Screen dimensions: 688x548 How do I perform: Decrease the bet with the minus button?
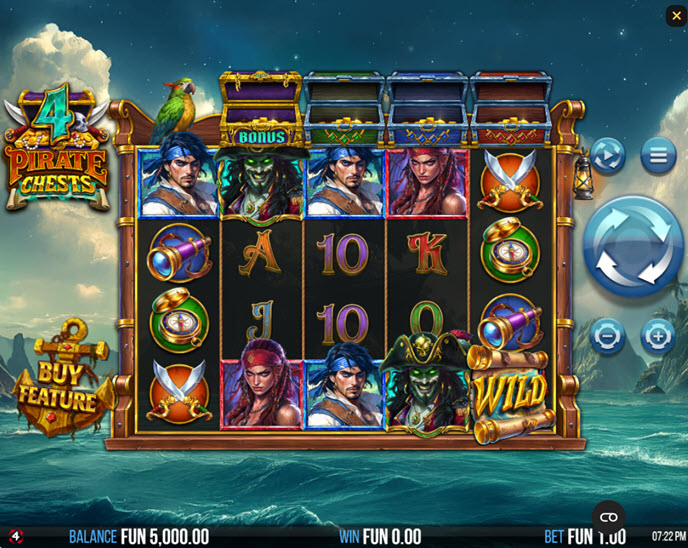pos(607,337)
